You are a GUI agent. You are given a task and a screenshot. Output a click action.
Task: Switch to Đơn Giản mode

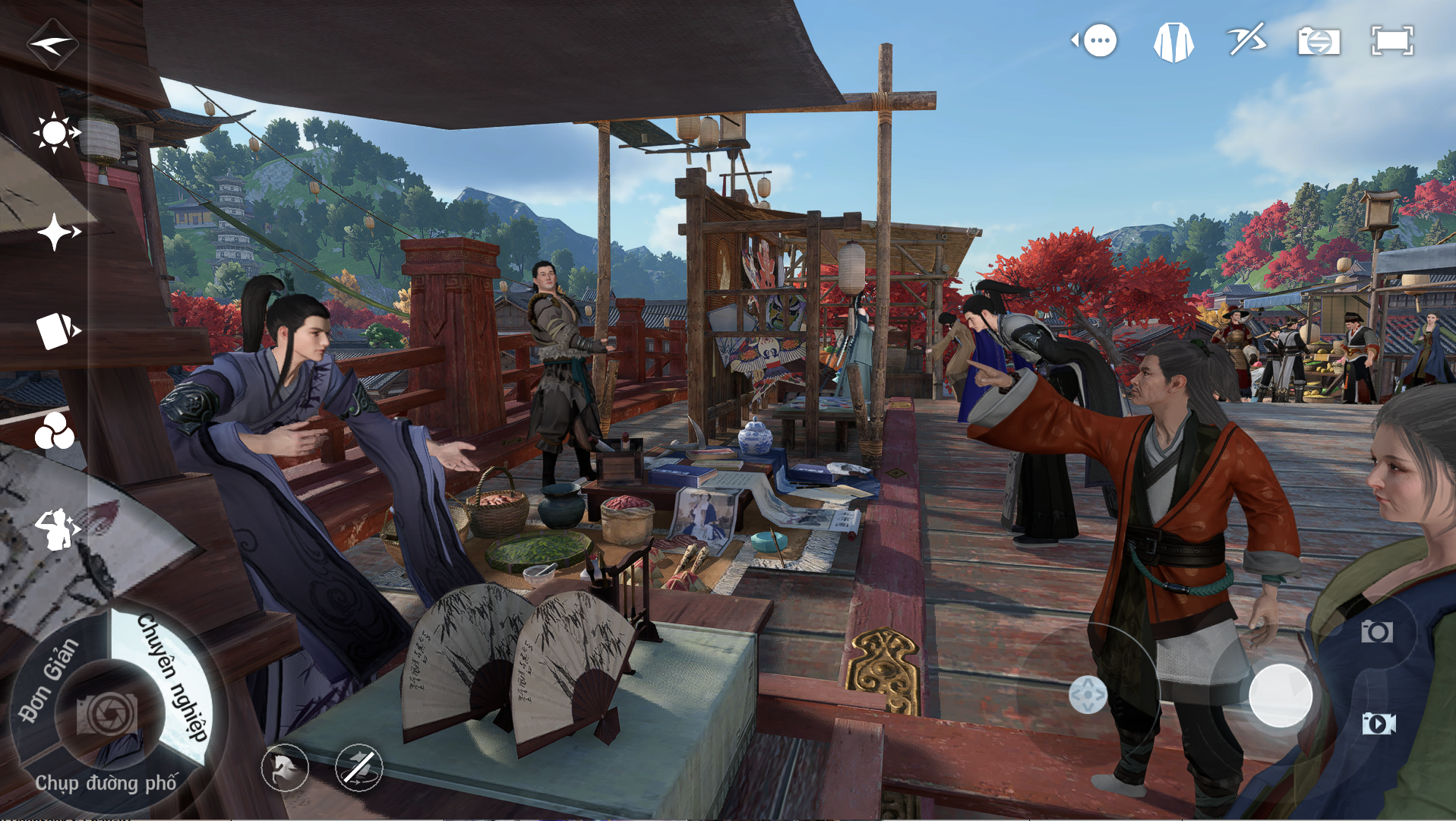click(49, 679)
